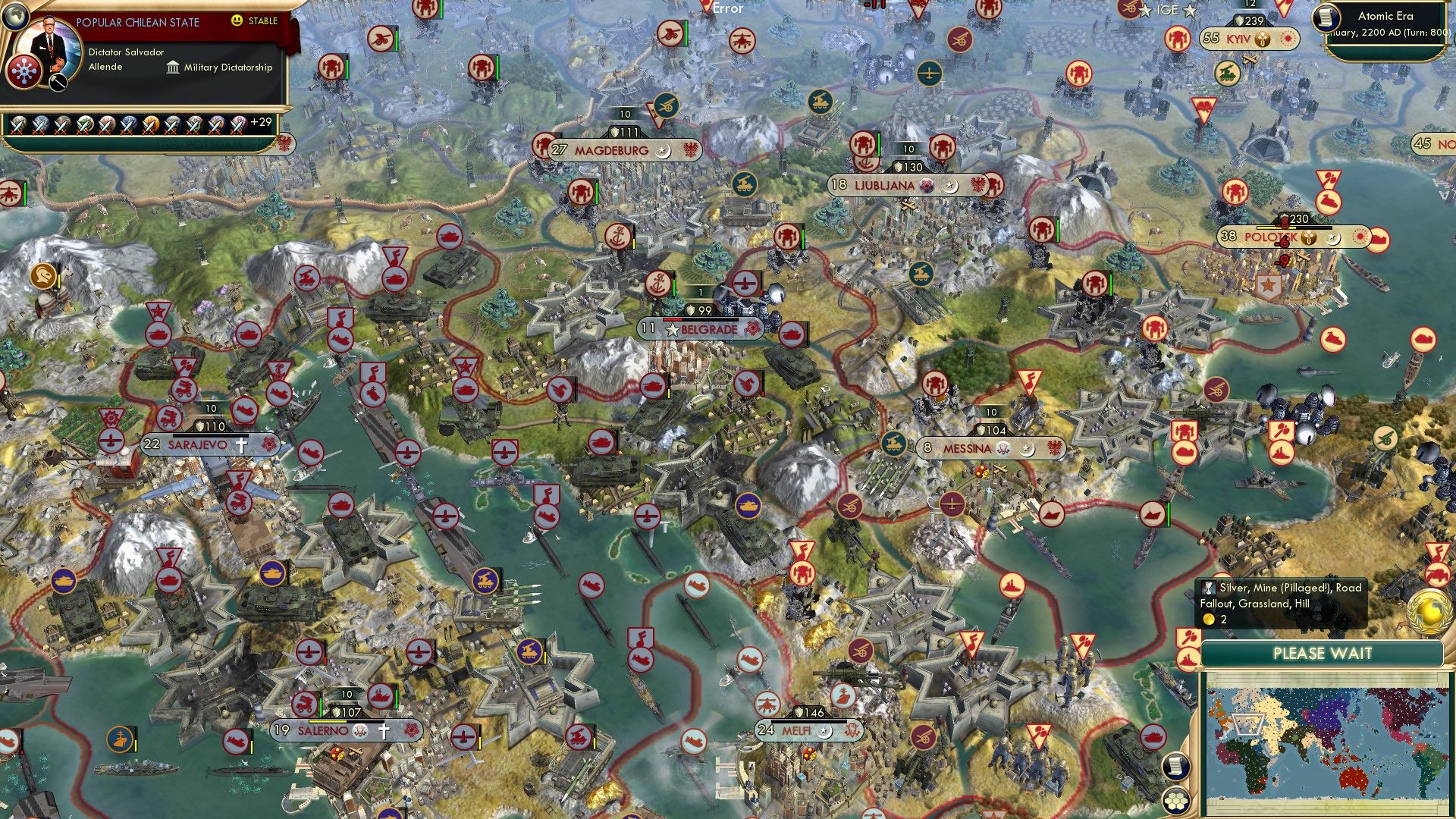Click the gold globe strategic view toggle
Image resolution: width=1456 pixels, height=819 pixels.
tap(1429, 611)
